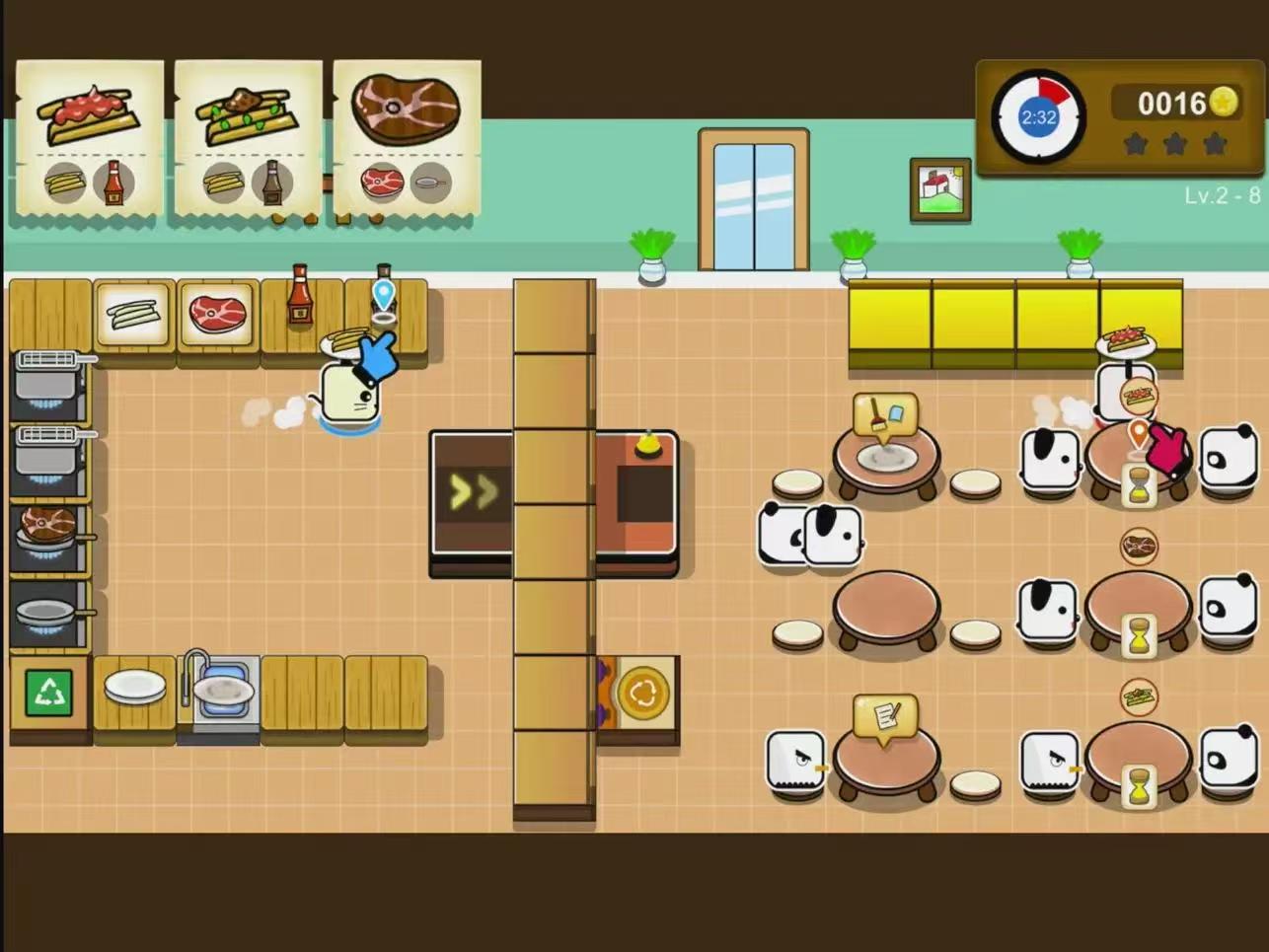Screen dimensions: 1269x952
Task: Click the top boiling pot on the stove
Action: pyautogui.click(x=44, y=385)
